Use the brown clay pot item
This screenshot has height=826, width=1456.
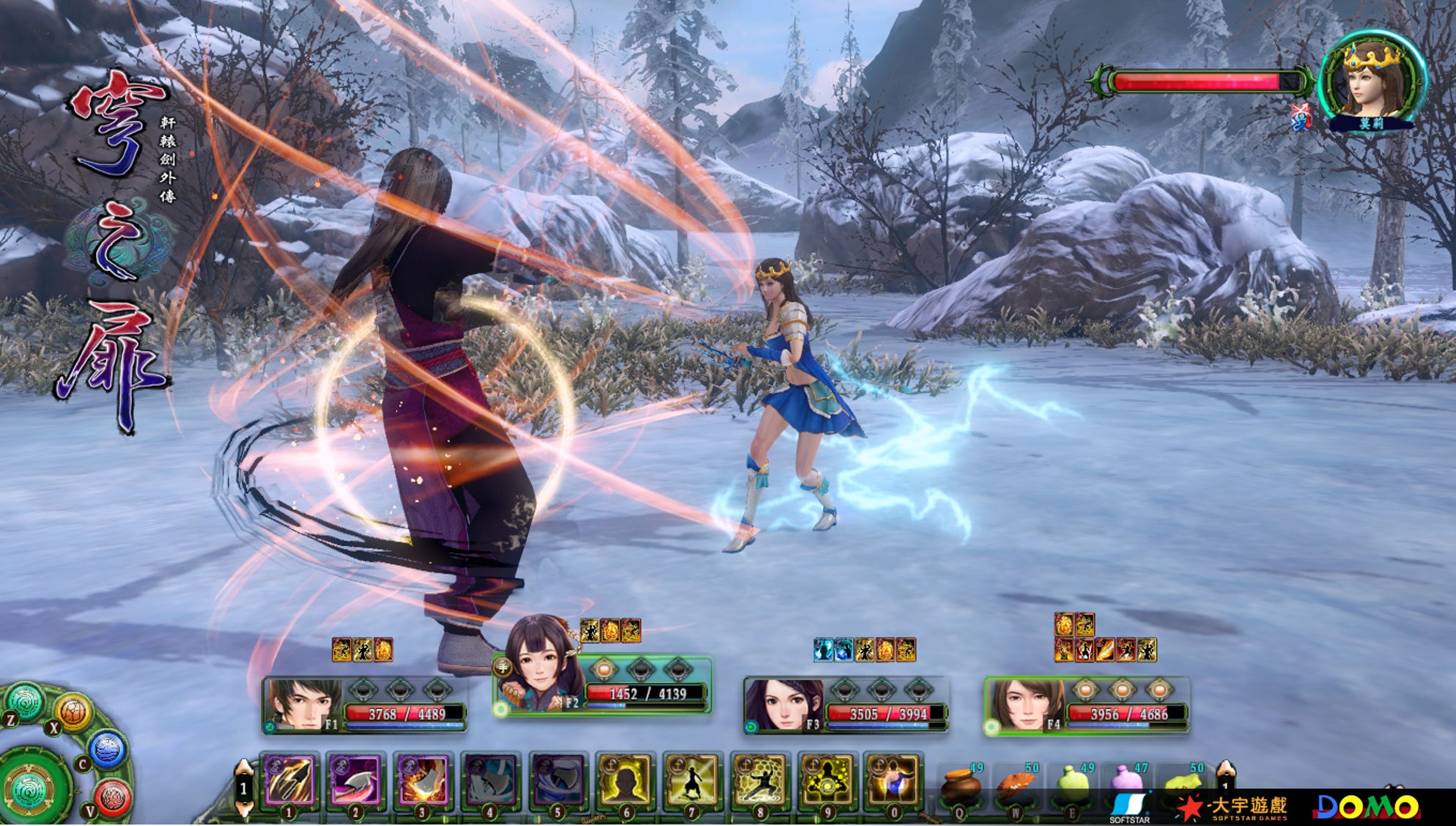960,786
